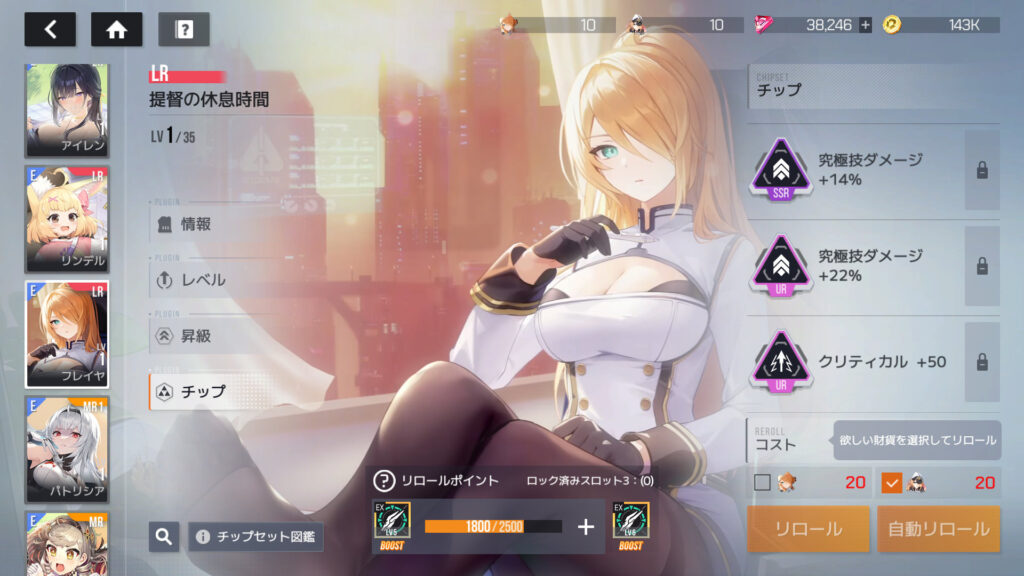The width and height of the screenshot is (1024, 576).
Task: Select the アイレン character portrait
Action: [67, 110]
